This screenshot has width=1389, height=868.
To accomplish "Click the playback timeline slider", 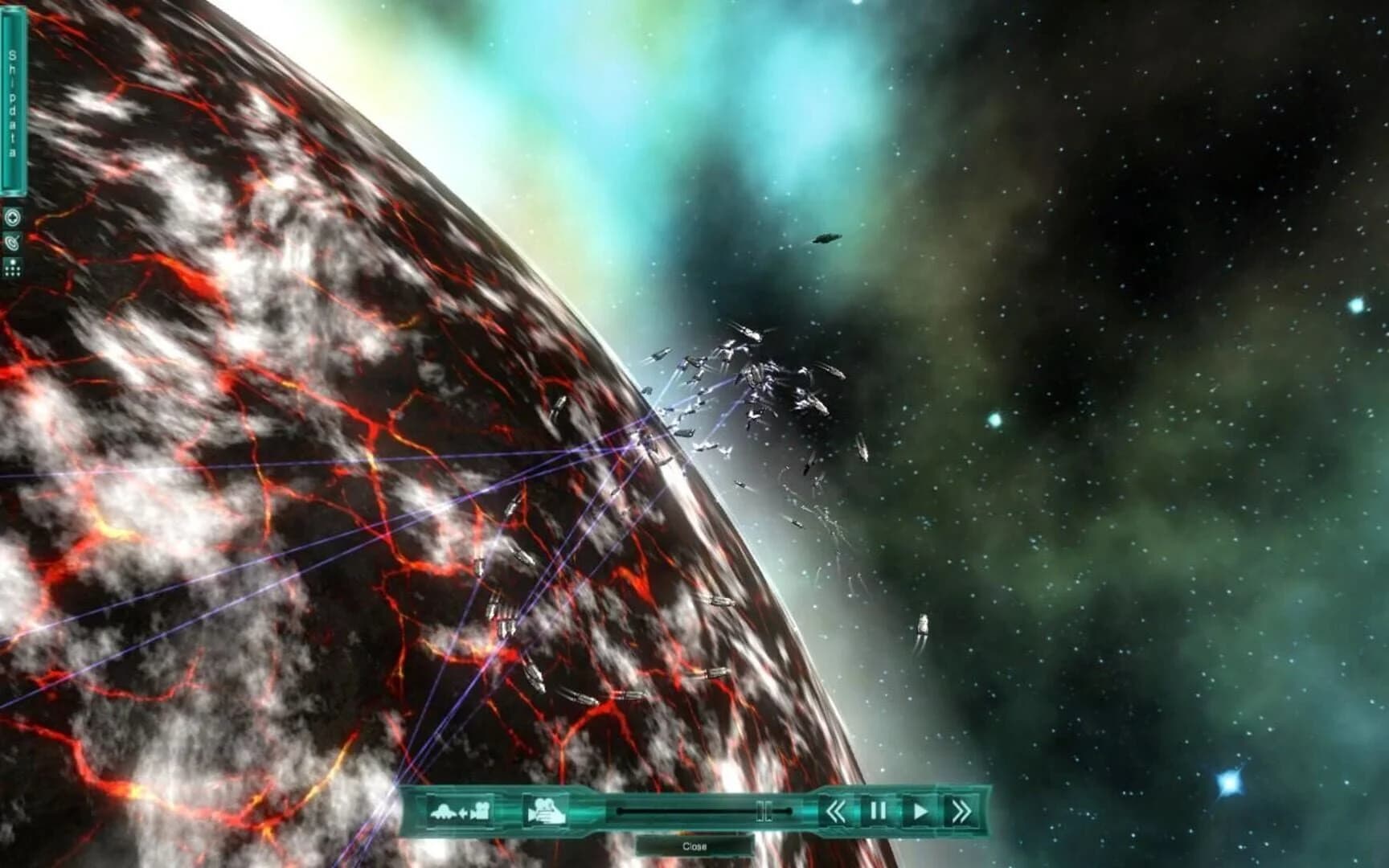I will pos(699,810).
